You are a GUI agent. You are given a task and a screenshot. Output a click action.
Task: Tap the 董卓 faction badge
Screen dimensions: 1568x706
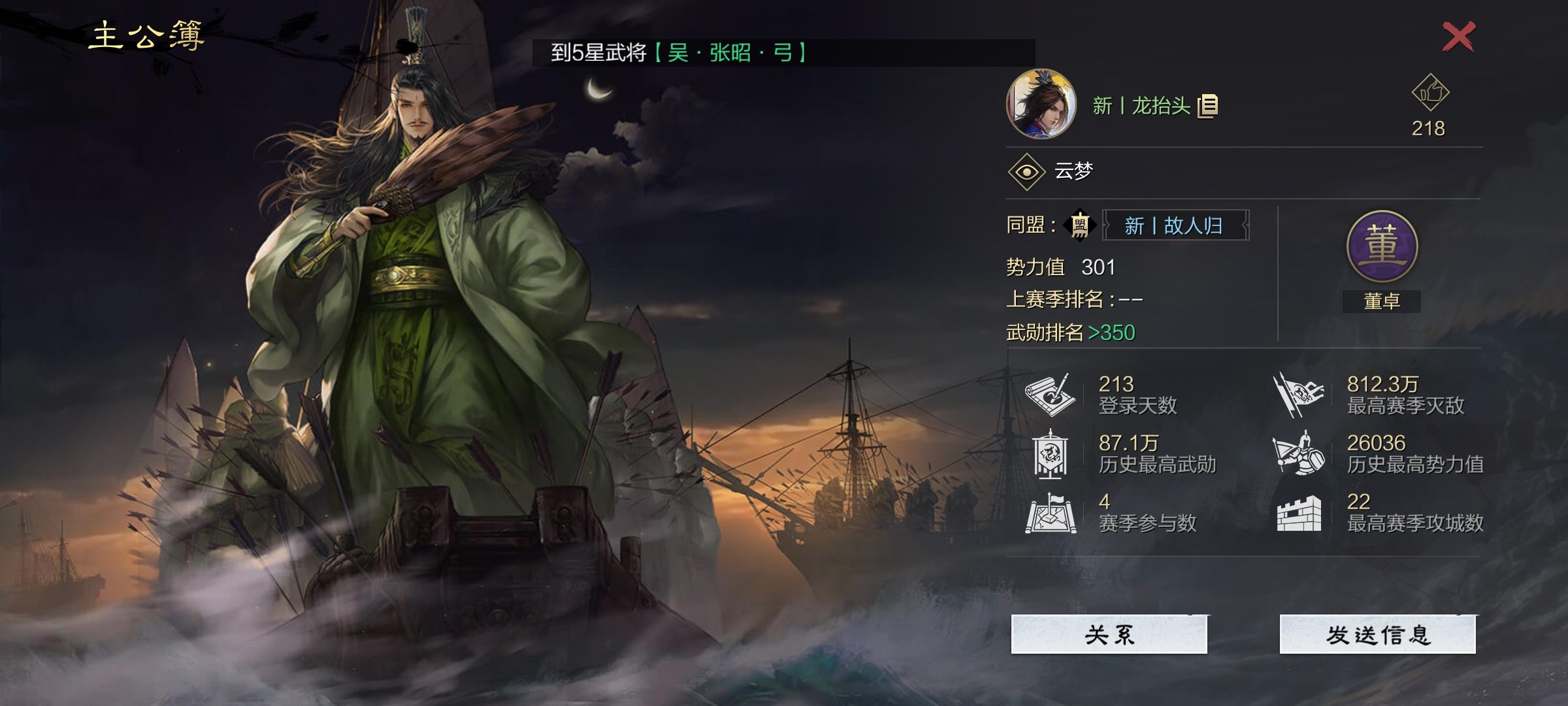click(x=1382, y=247)
